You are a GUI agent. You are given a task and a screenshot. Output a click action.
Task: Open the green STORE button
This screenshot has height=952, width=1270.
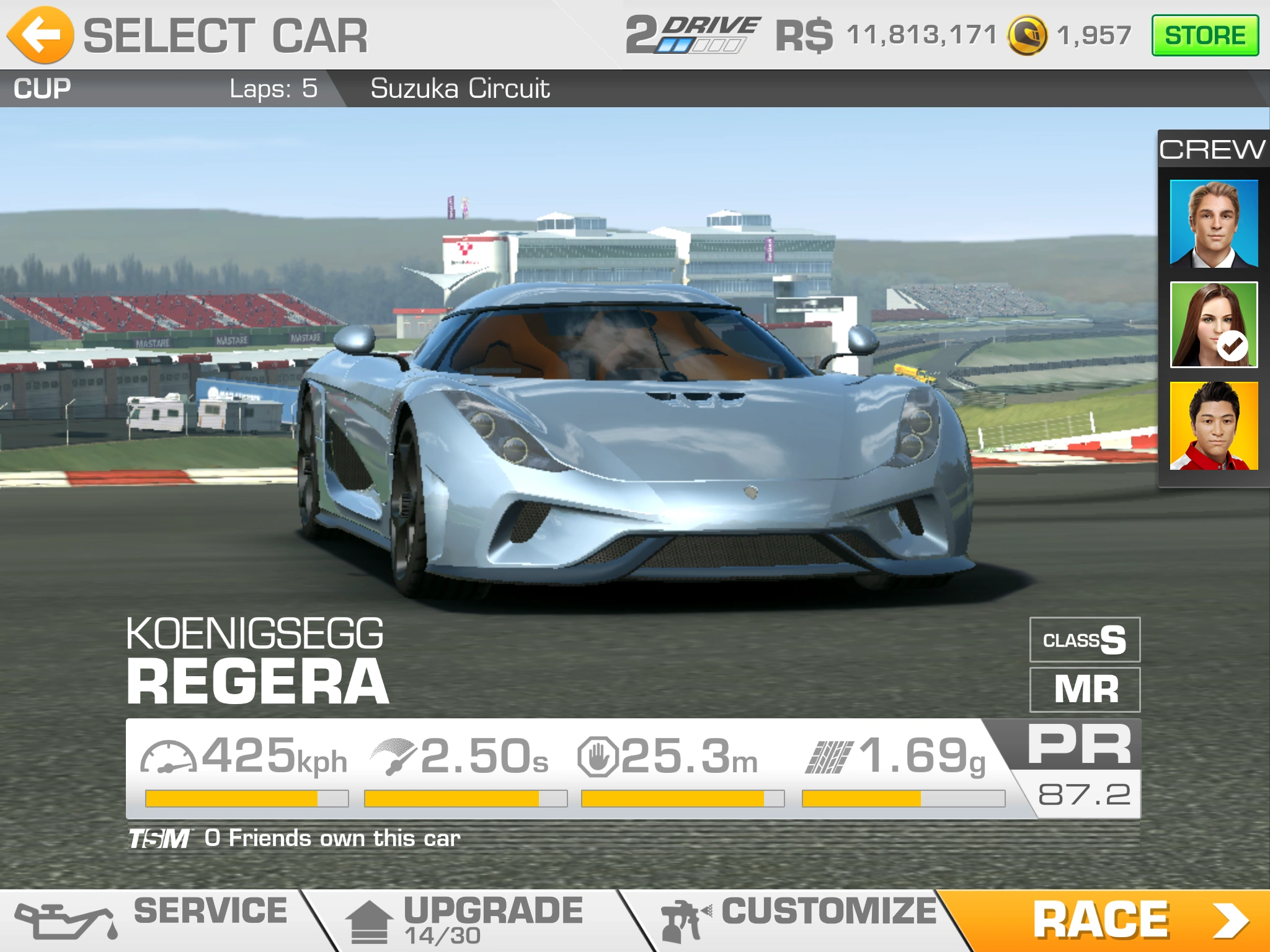1204,35
